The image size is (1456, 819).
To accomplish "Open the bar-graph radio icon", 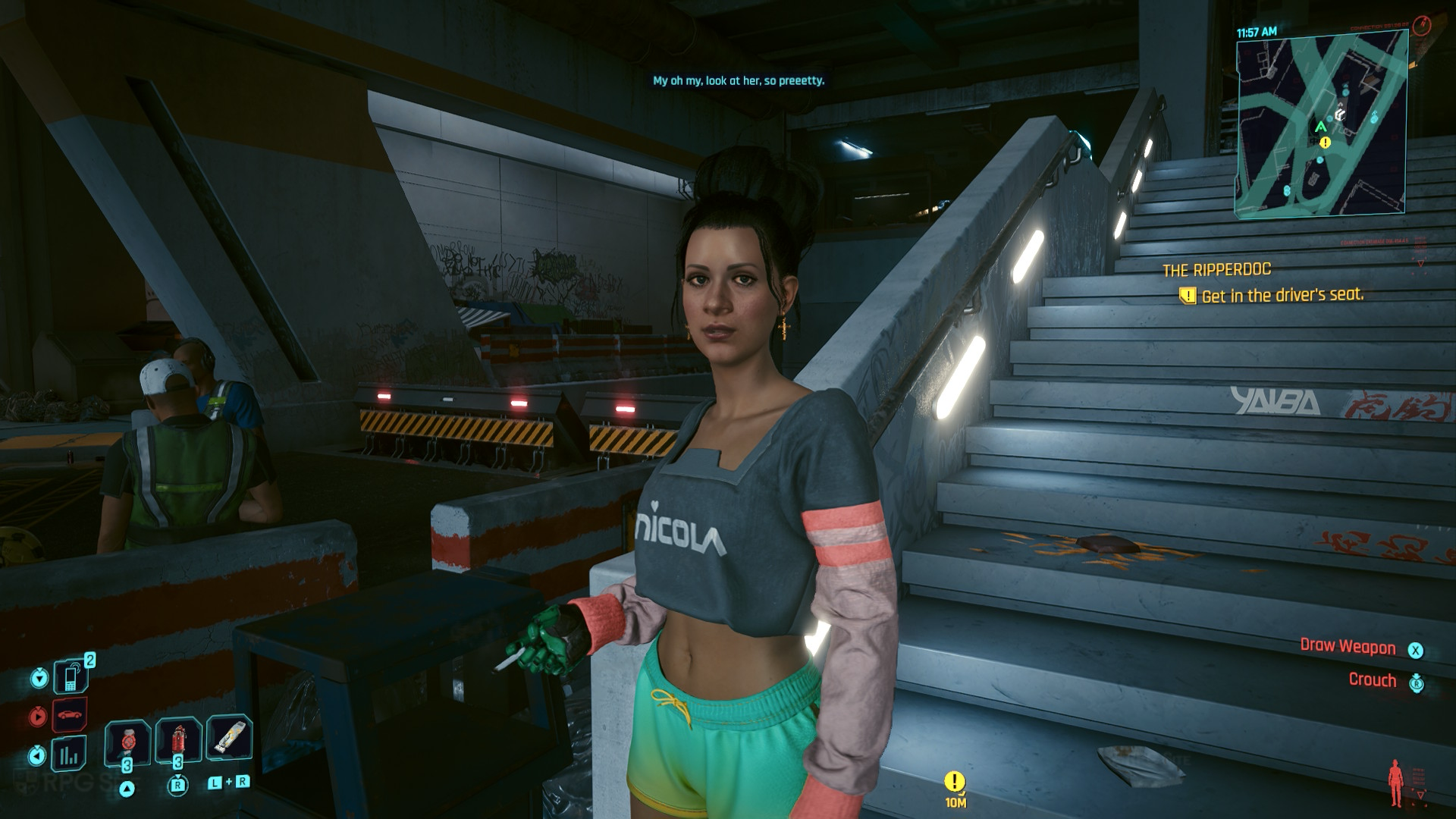I will (x=69, y=754).
